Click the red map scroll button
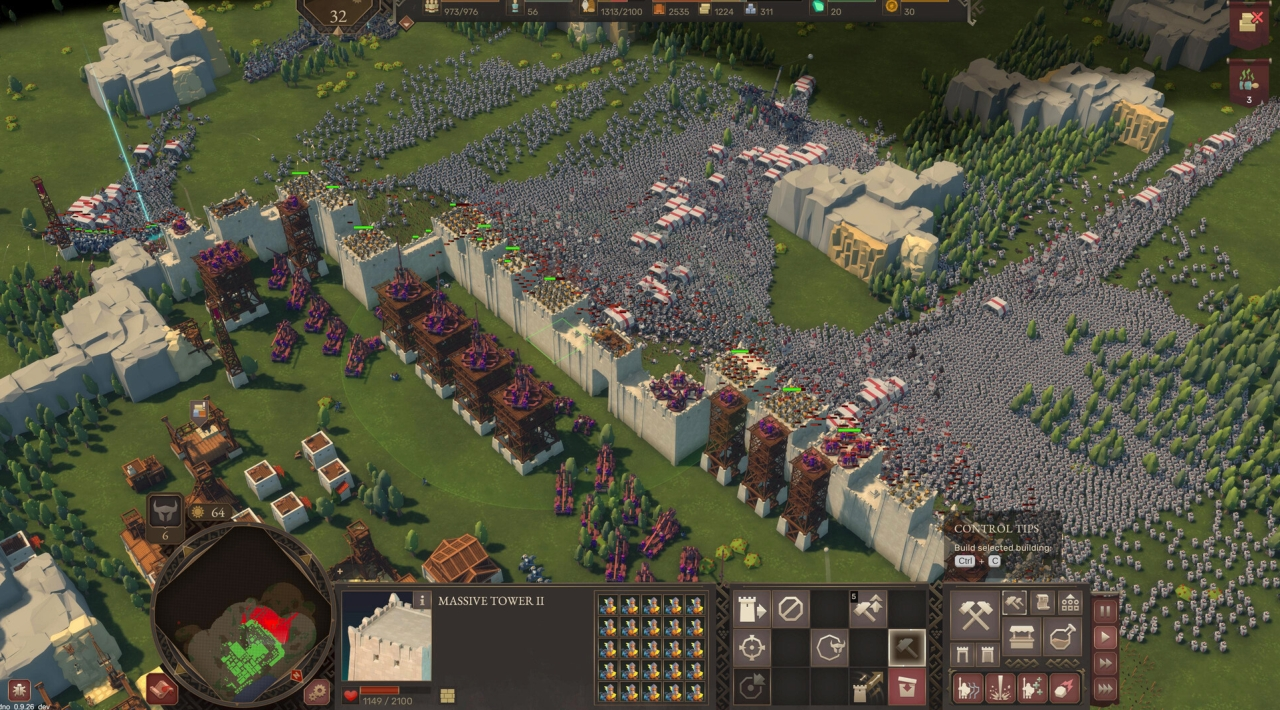 pos(161,689)
